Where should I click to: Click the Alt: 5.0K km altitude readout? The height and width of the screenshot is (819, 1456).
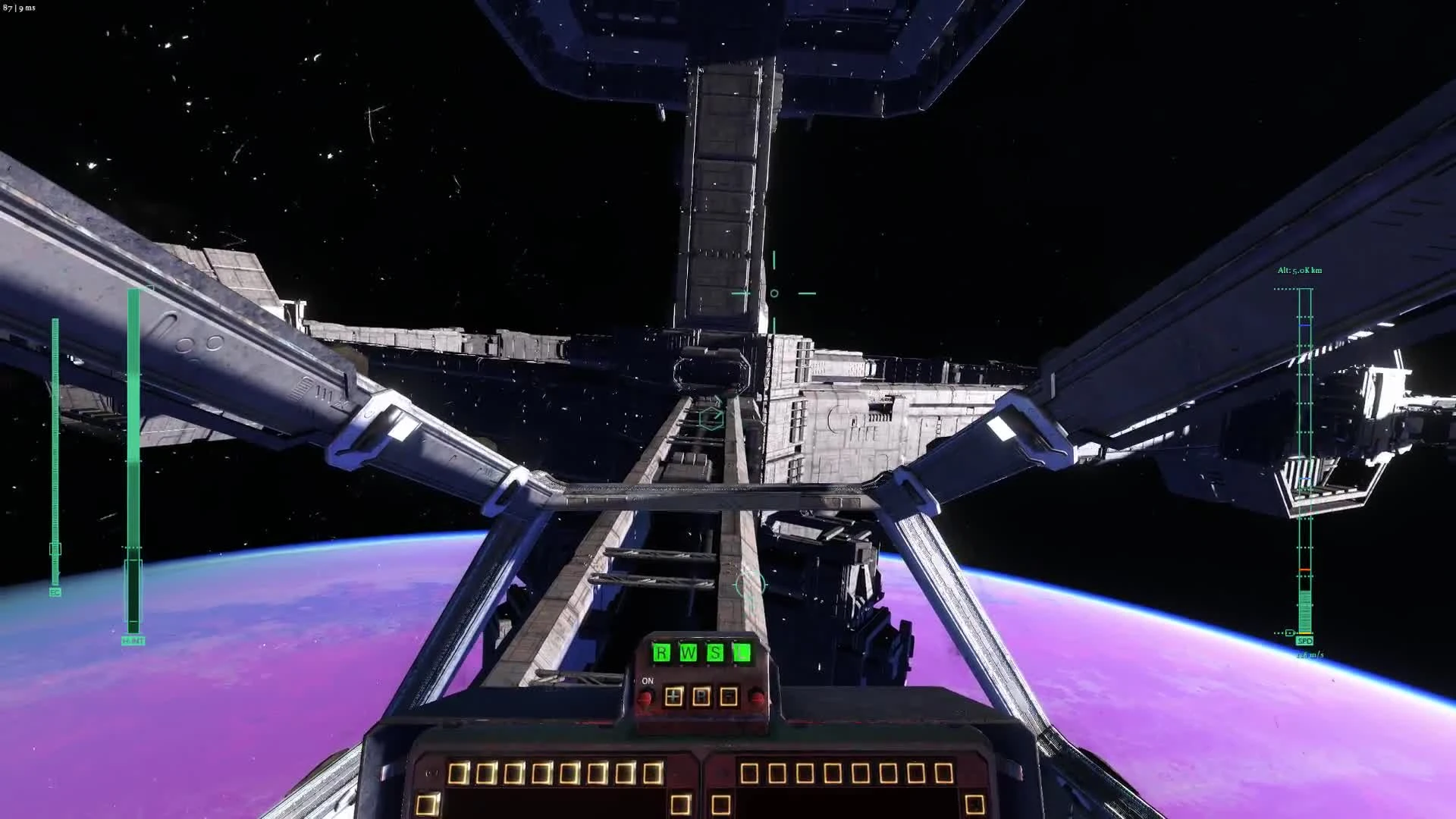[1298, 270]
